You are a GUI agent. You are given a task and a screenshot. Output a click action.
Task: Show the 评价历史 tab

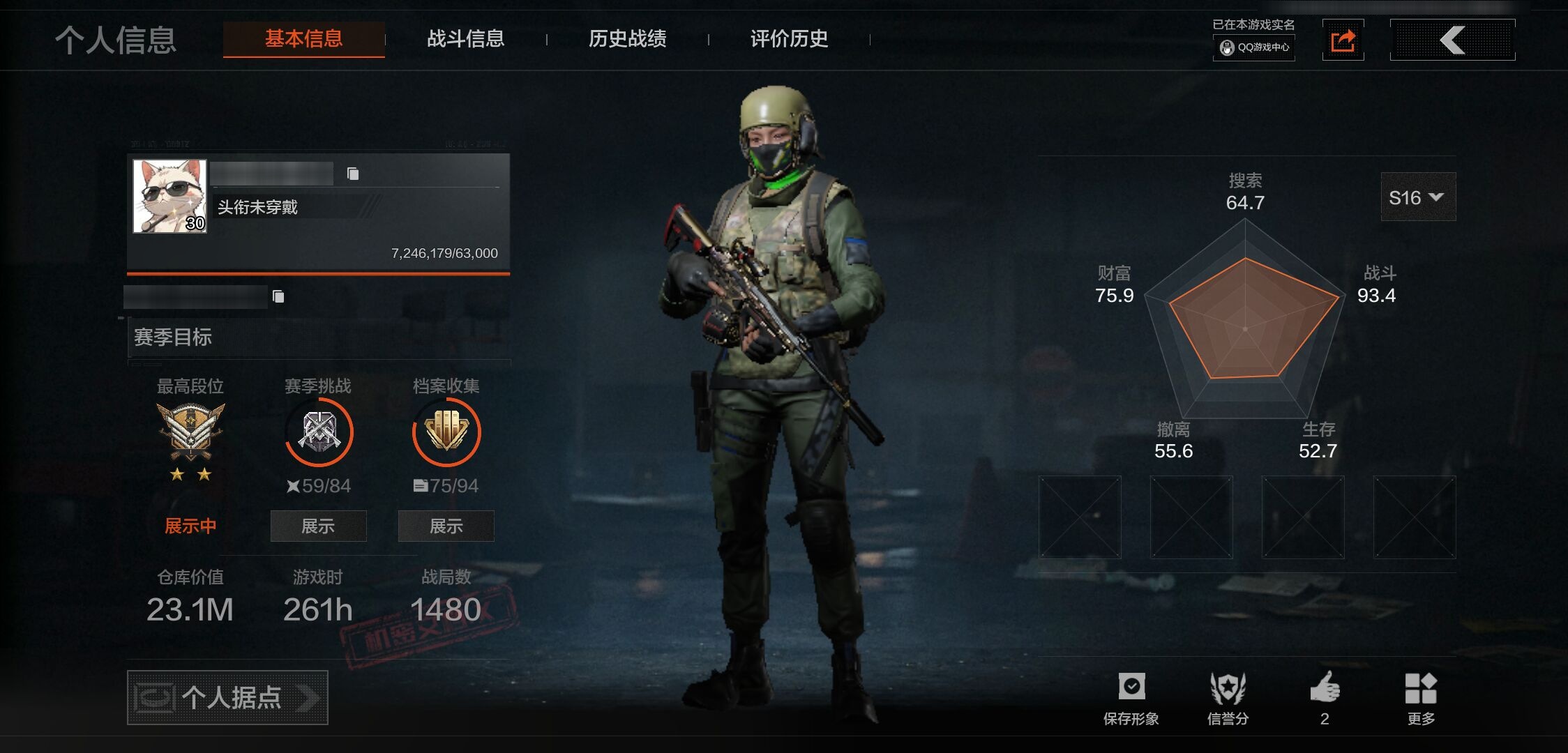789,39
